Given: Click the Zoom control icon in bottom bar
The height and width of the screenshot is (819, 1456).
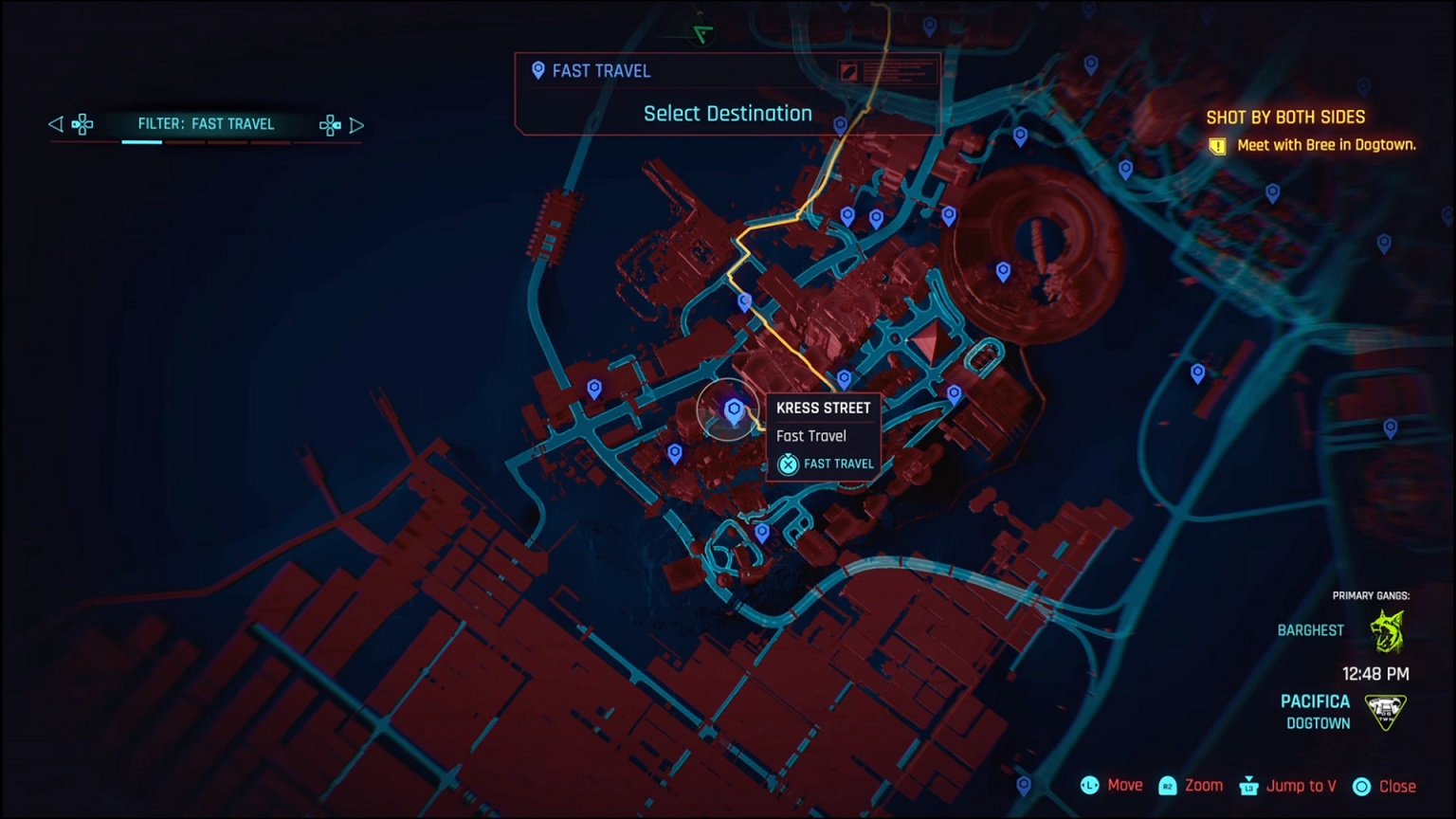Looking at the screenshot, I should pos(1168,785).
